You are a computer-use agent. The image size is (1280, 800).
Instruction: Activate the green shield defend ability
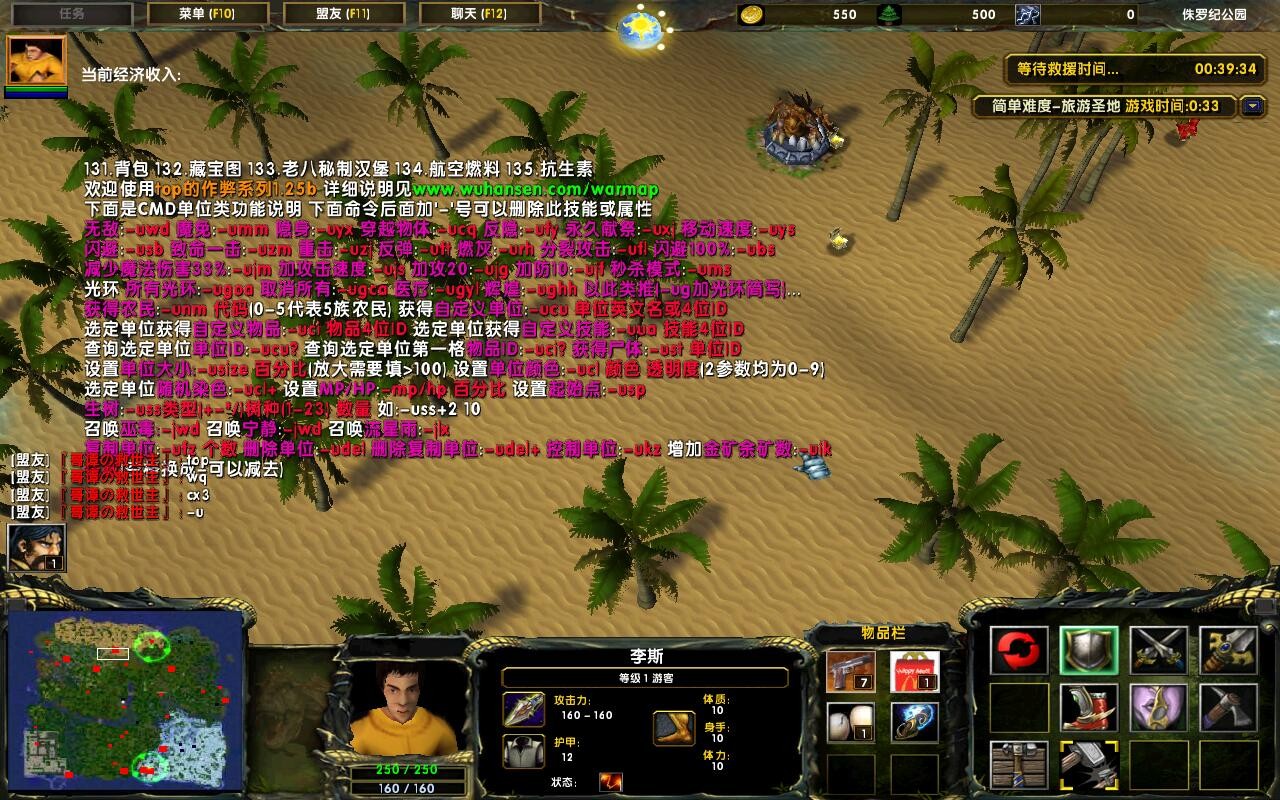1087,648
